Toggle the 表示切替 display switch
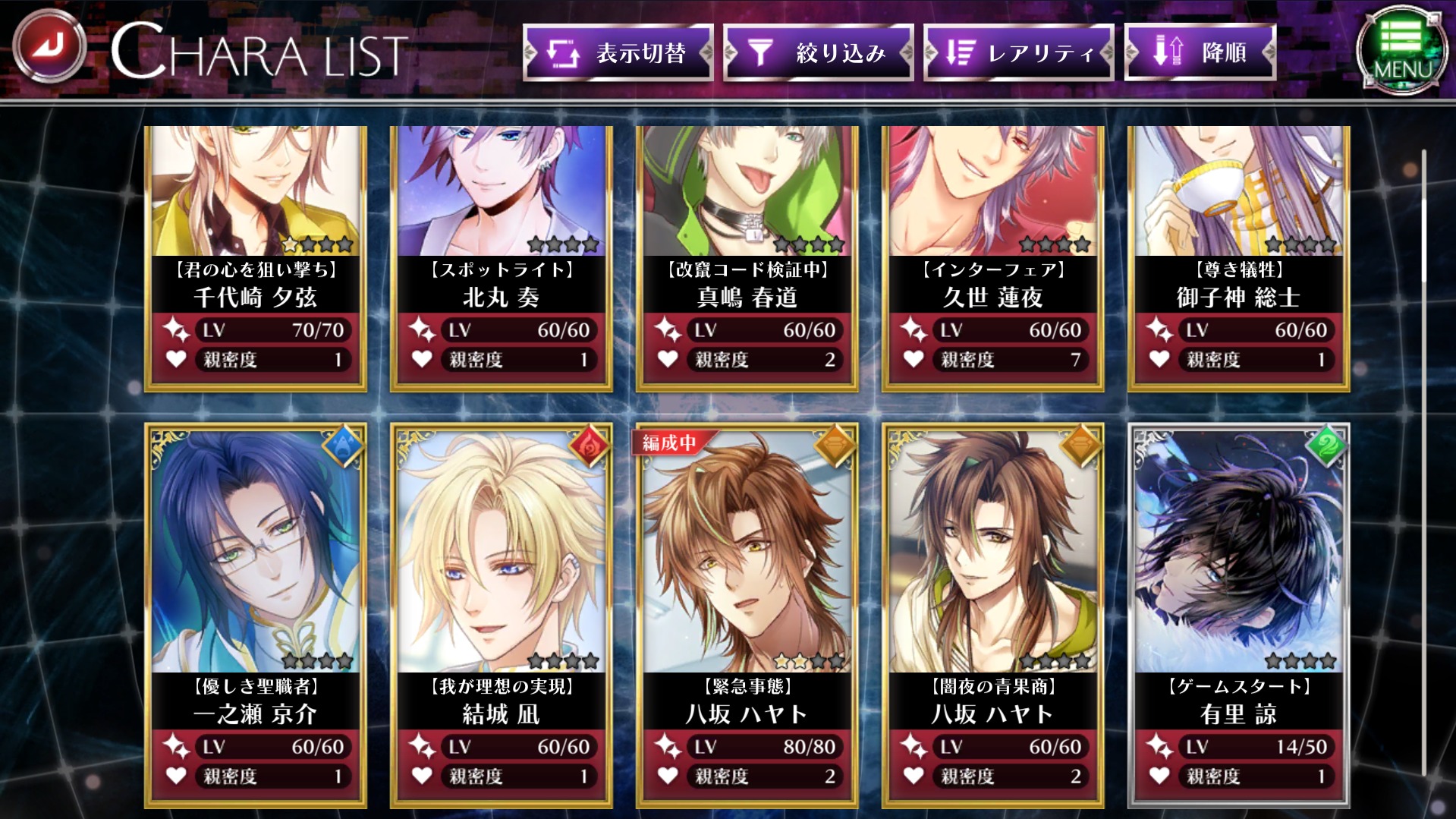Viewport: 1456px width, 819px height. pos(618,52)
